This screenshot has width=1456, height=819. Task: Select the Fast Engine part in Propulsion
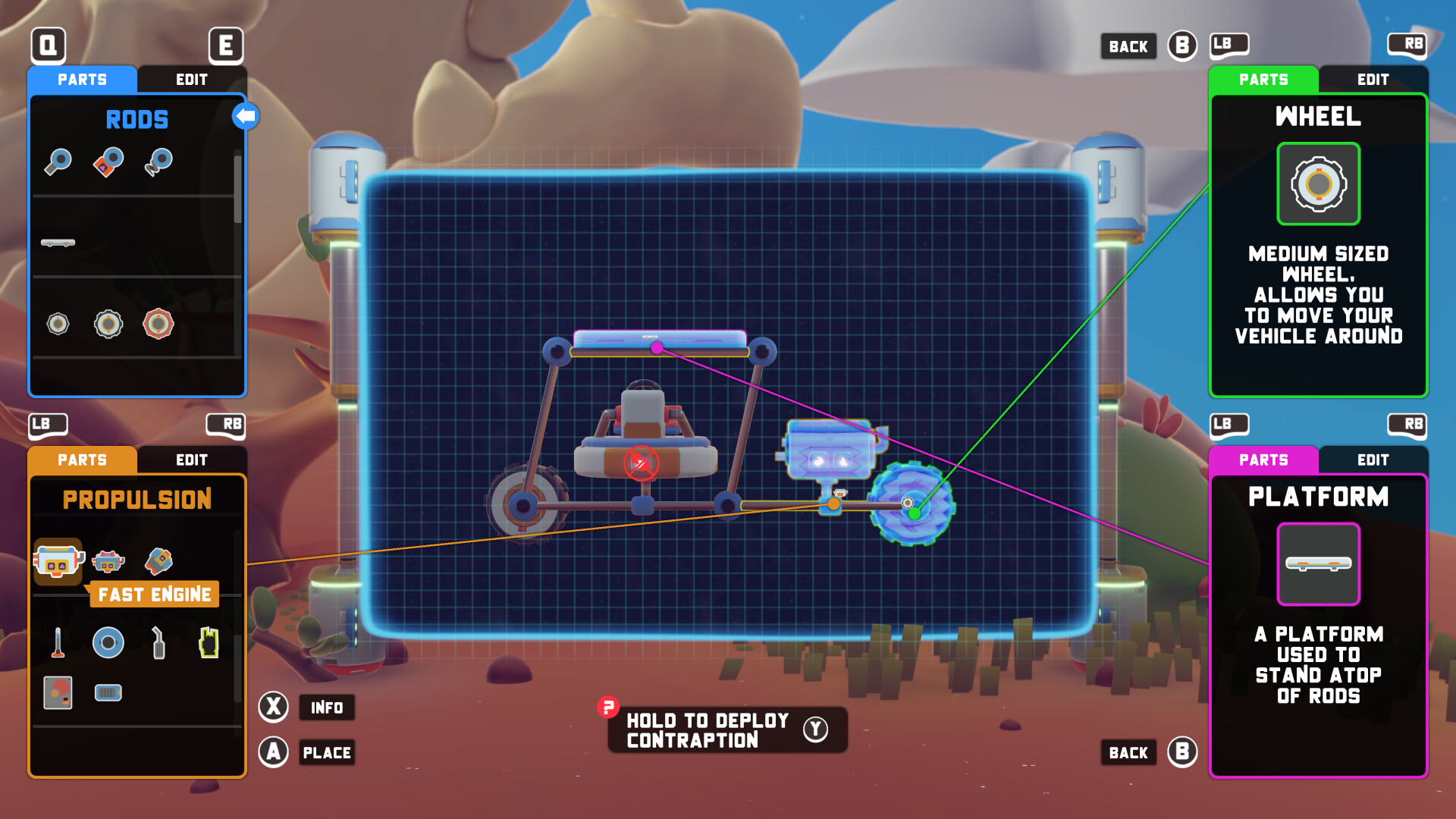pyautogui.click(x=58, y=563)
